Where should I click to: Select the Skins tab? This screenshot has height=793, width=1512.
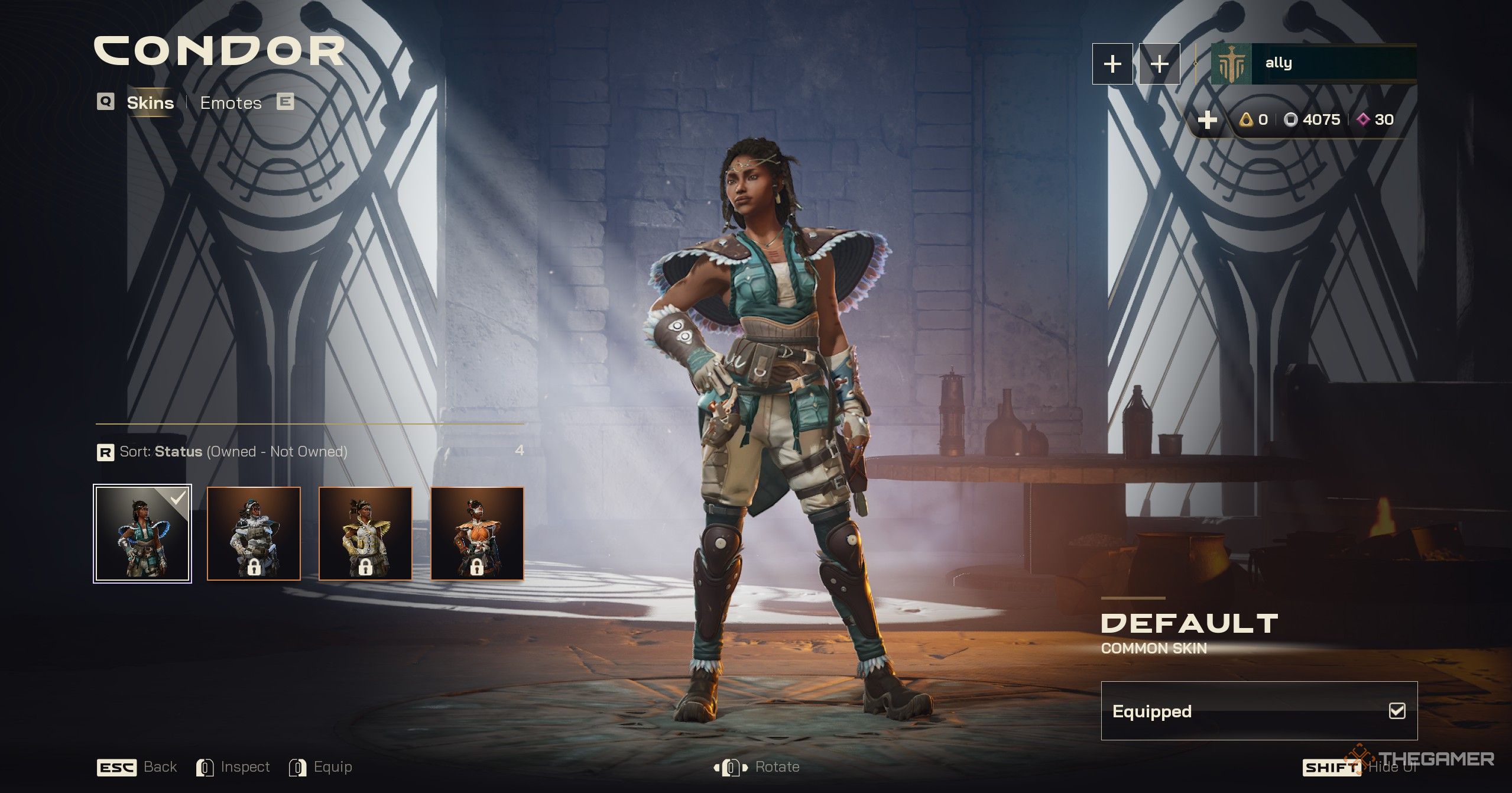click(x=150, y=103)
